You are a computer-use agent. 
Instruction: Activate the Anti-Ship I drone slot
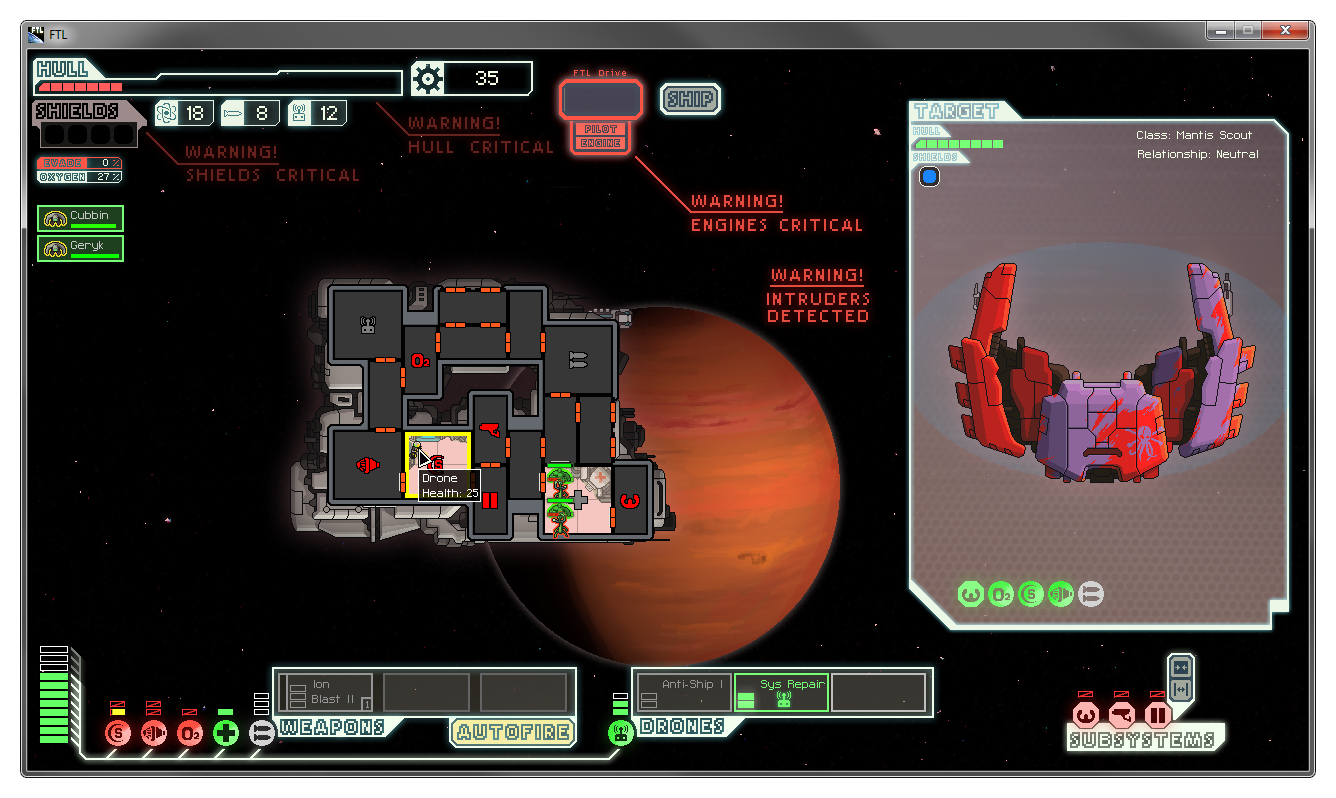coord(684,692)
